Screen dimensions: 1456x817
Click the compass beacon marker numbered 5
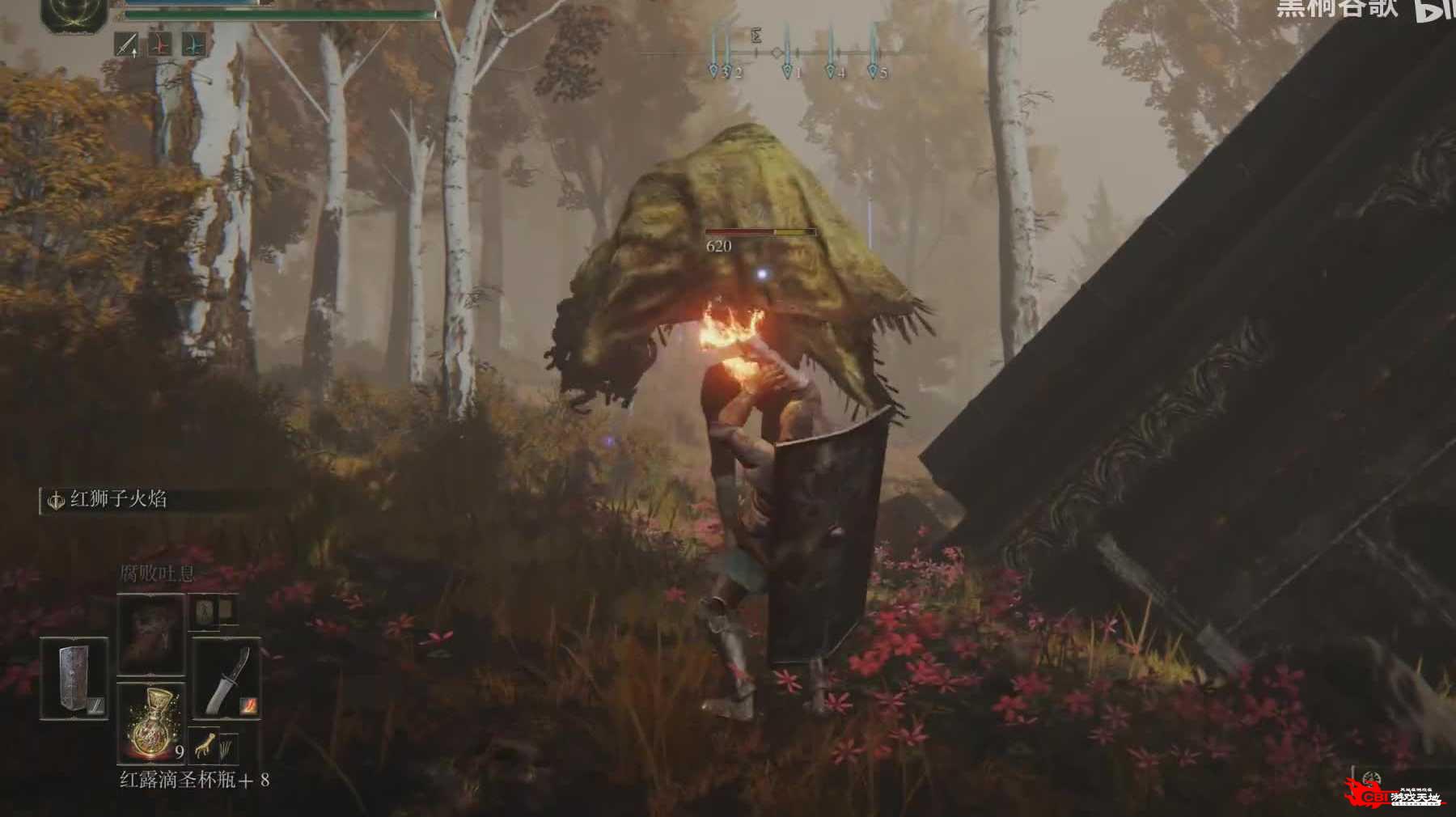pyautogui.click(x=874, y=71)
